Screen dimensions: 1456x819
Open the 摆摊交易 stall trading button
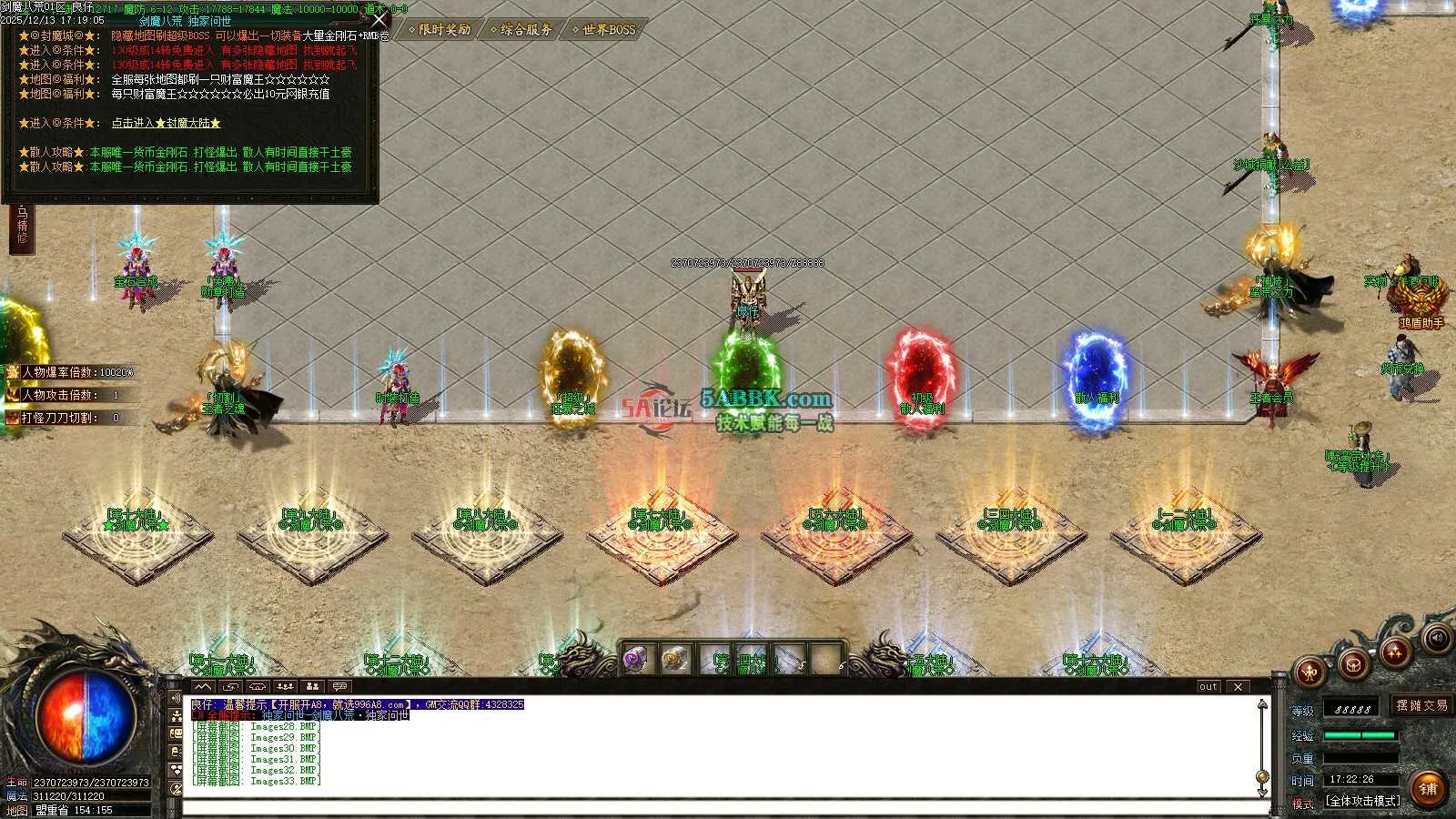[x=1421, y=705]
